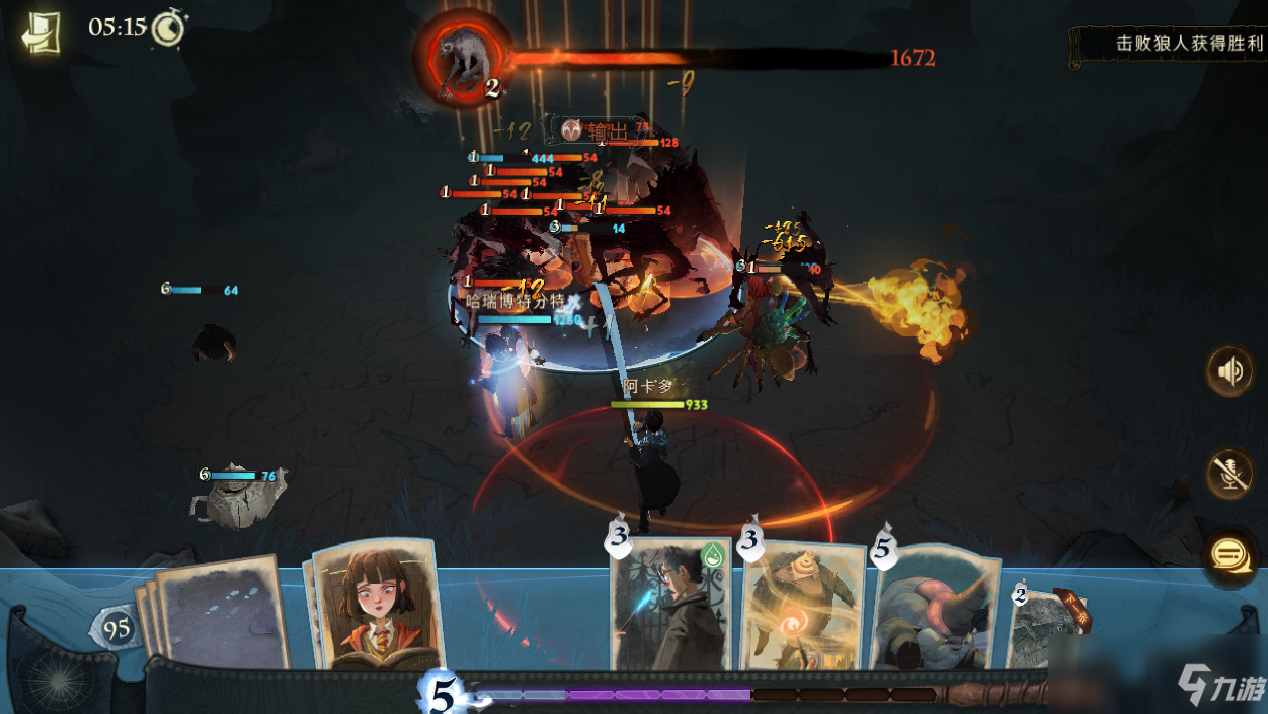This screenshot has width=1268, height=714.
Task: Toggle the speaker sound button
Action: tap(1230, 371)
